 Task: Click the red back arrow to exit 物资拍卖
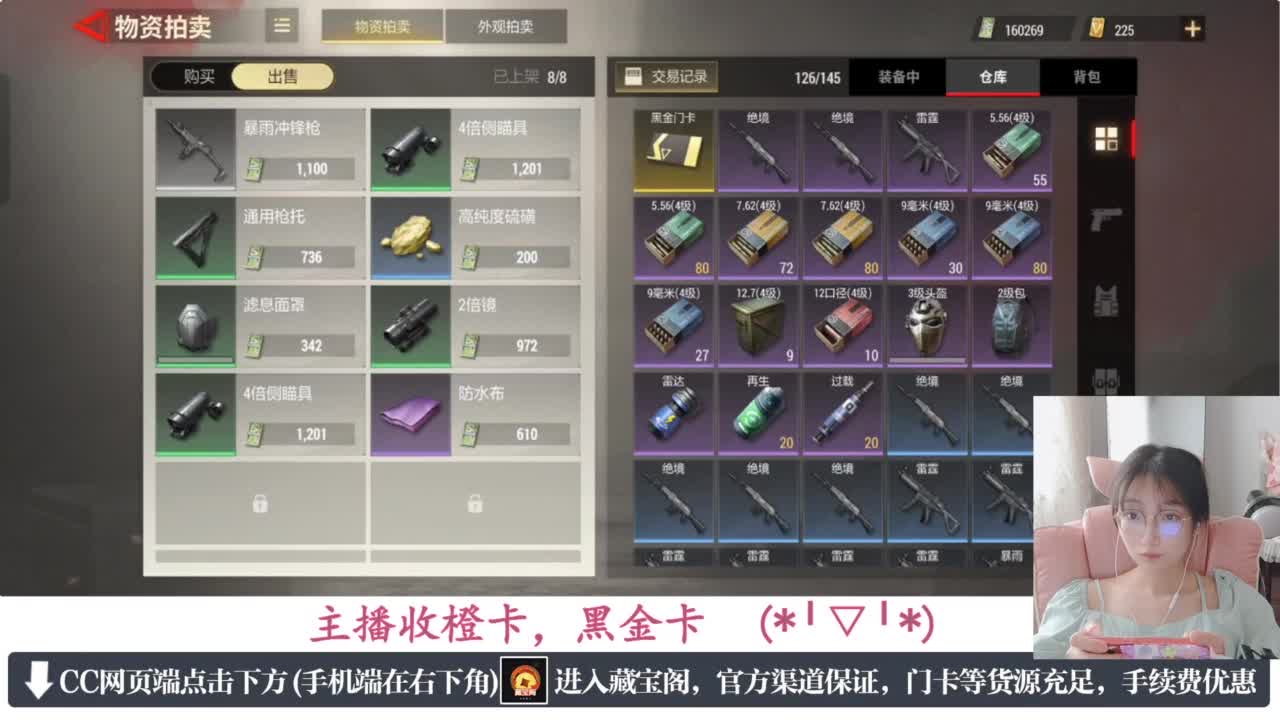88,27
